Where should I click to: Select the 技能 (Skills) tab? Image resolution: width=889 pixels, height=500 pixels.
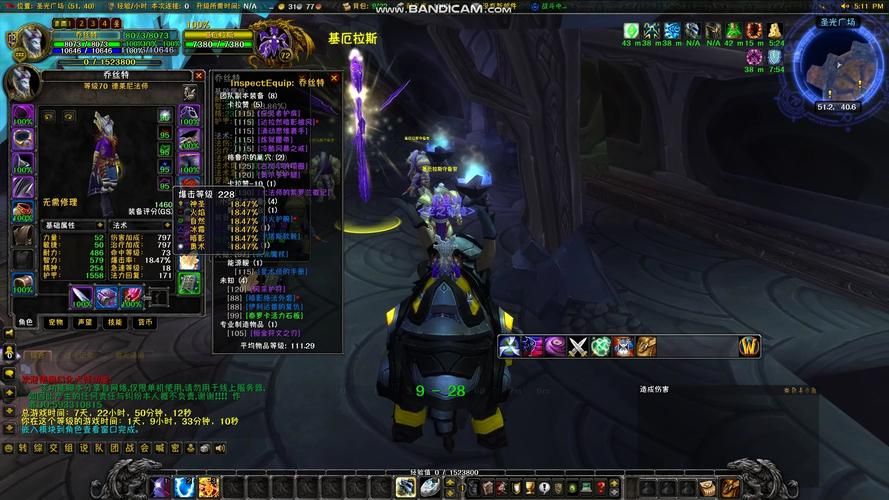click(115, 322)
